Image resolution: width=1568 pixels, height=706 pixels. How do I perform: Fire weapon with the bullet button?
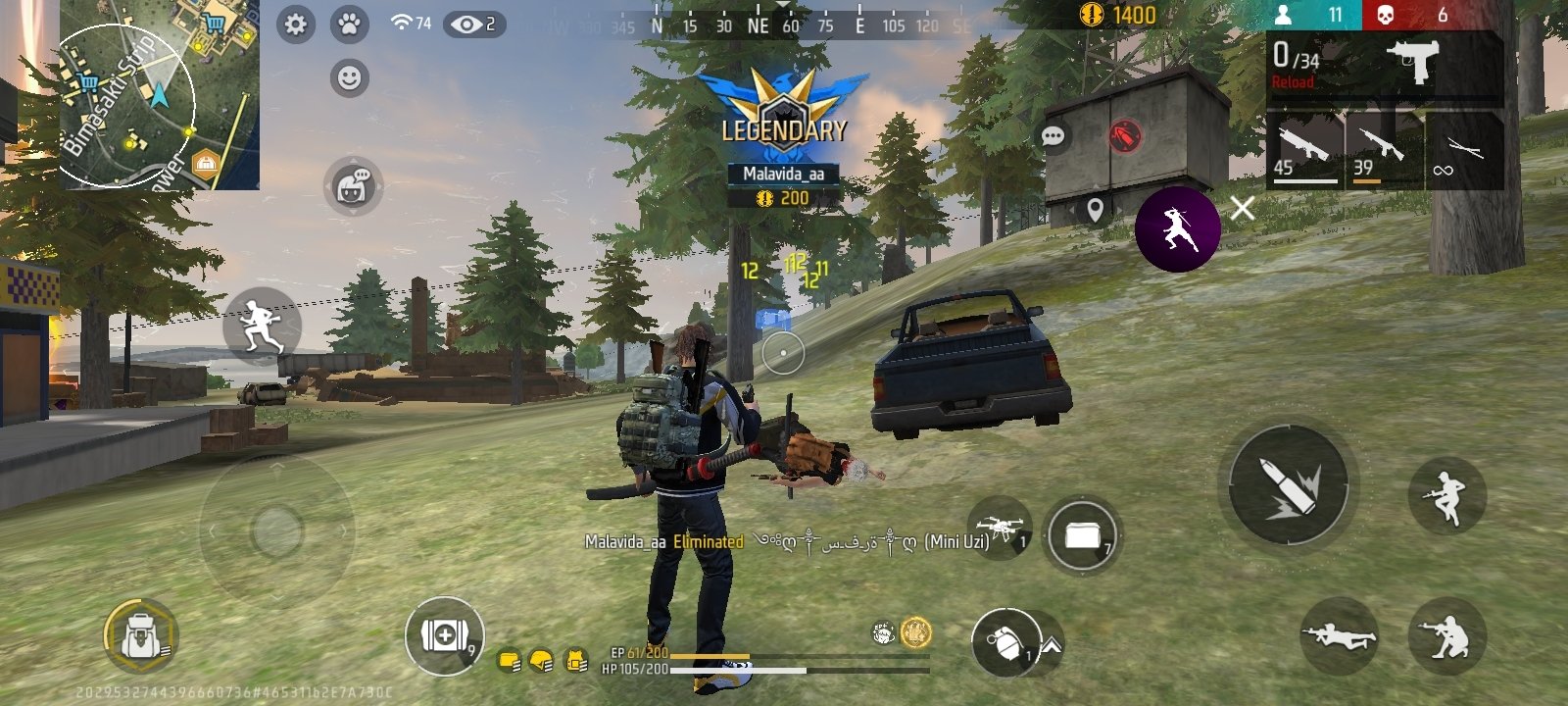1288,484
